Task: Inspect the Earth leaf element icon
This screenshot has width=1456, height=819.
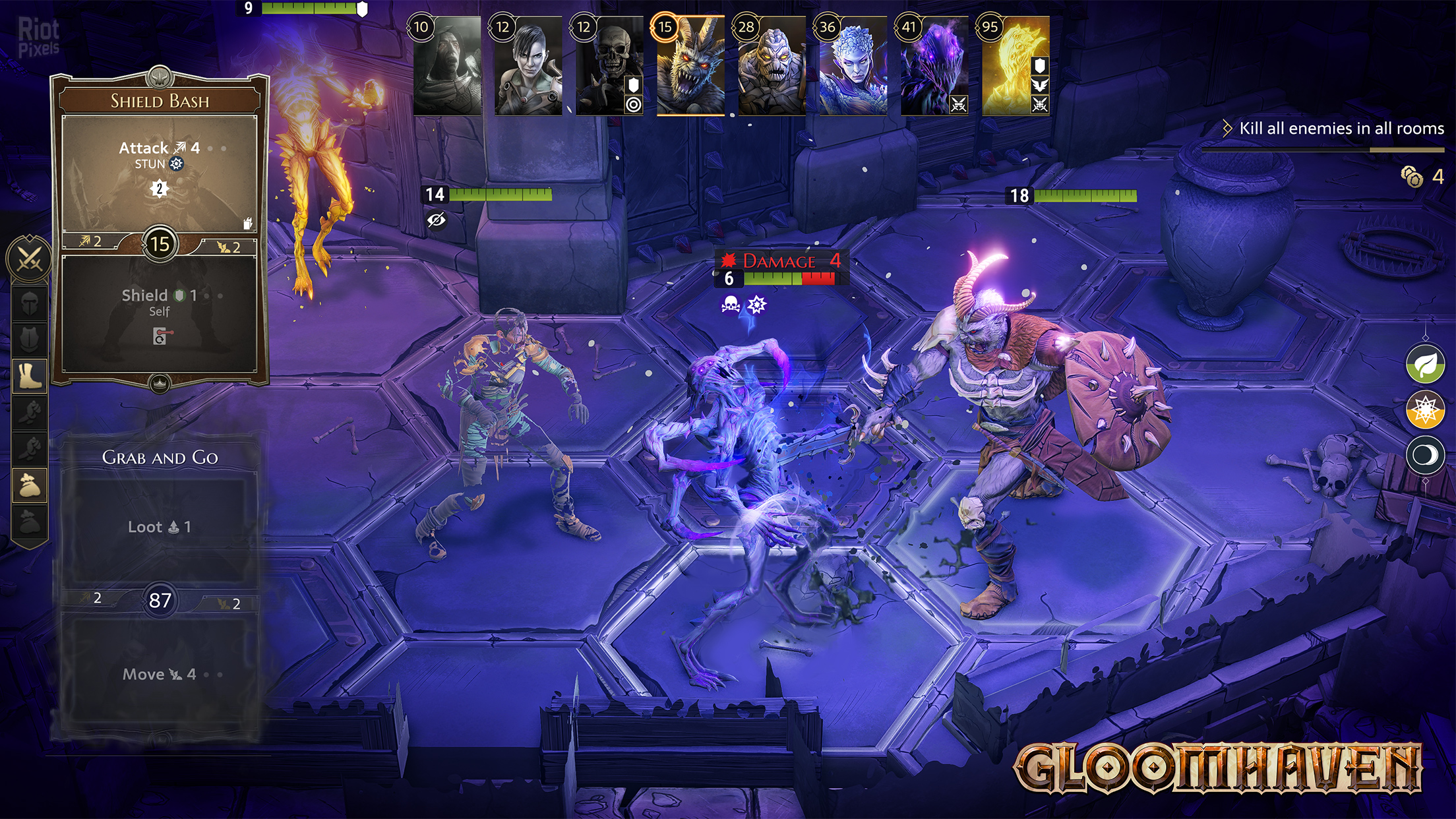Action: point(1425,364)
